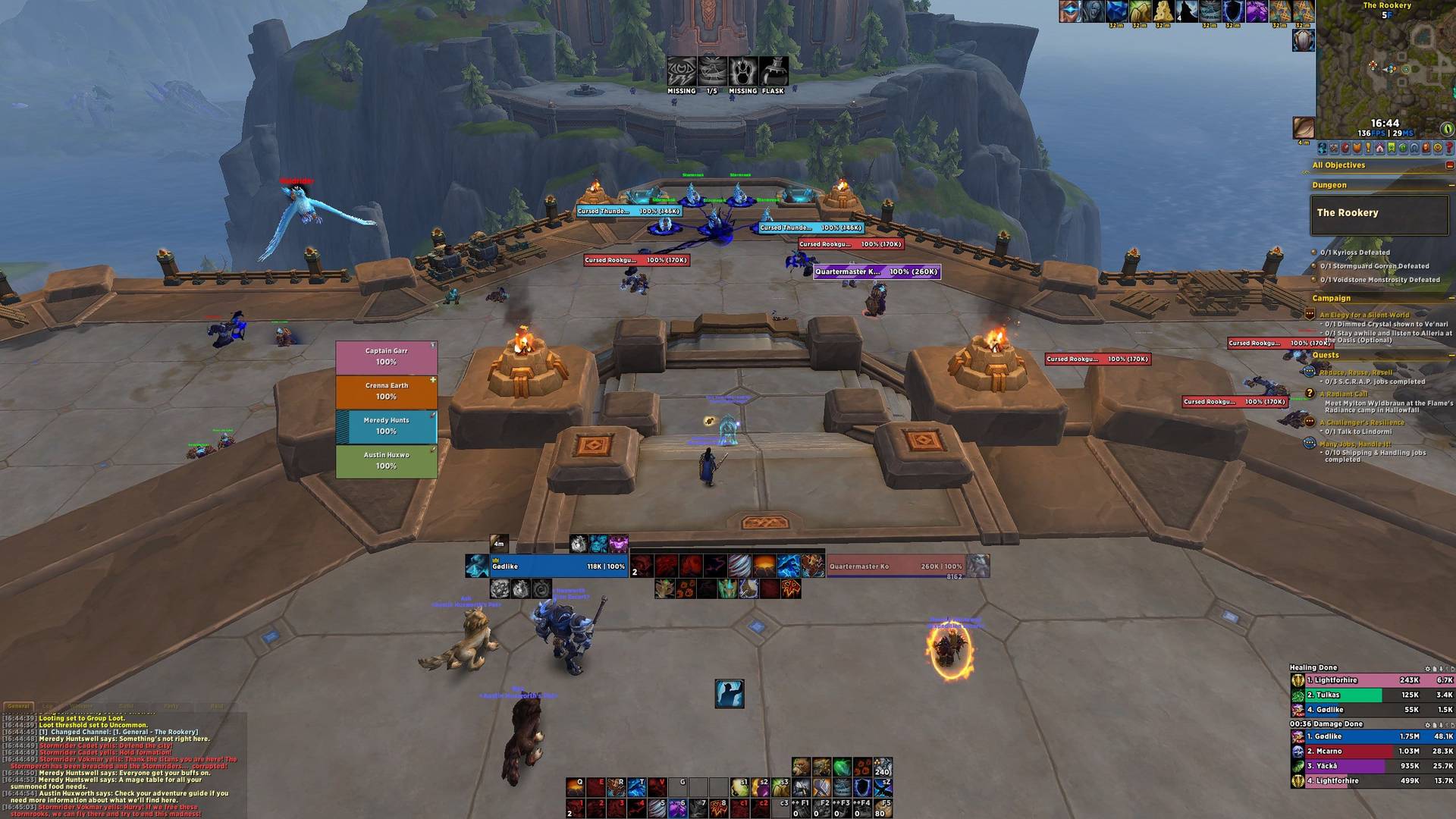
Task: Click the FLASK missing-buff reminder icon
Action: pos(773,73)
